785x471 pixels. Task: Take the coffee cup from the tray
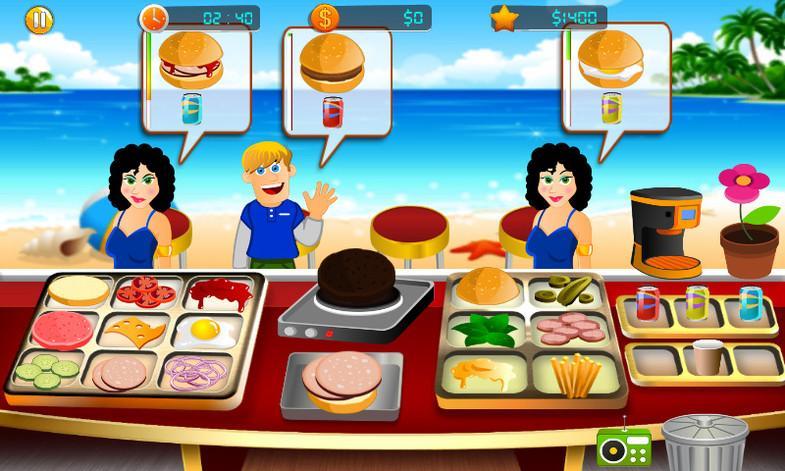click(707, 357)
